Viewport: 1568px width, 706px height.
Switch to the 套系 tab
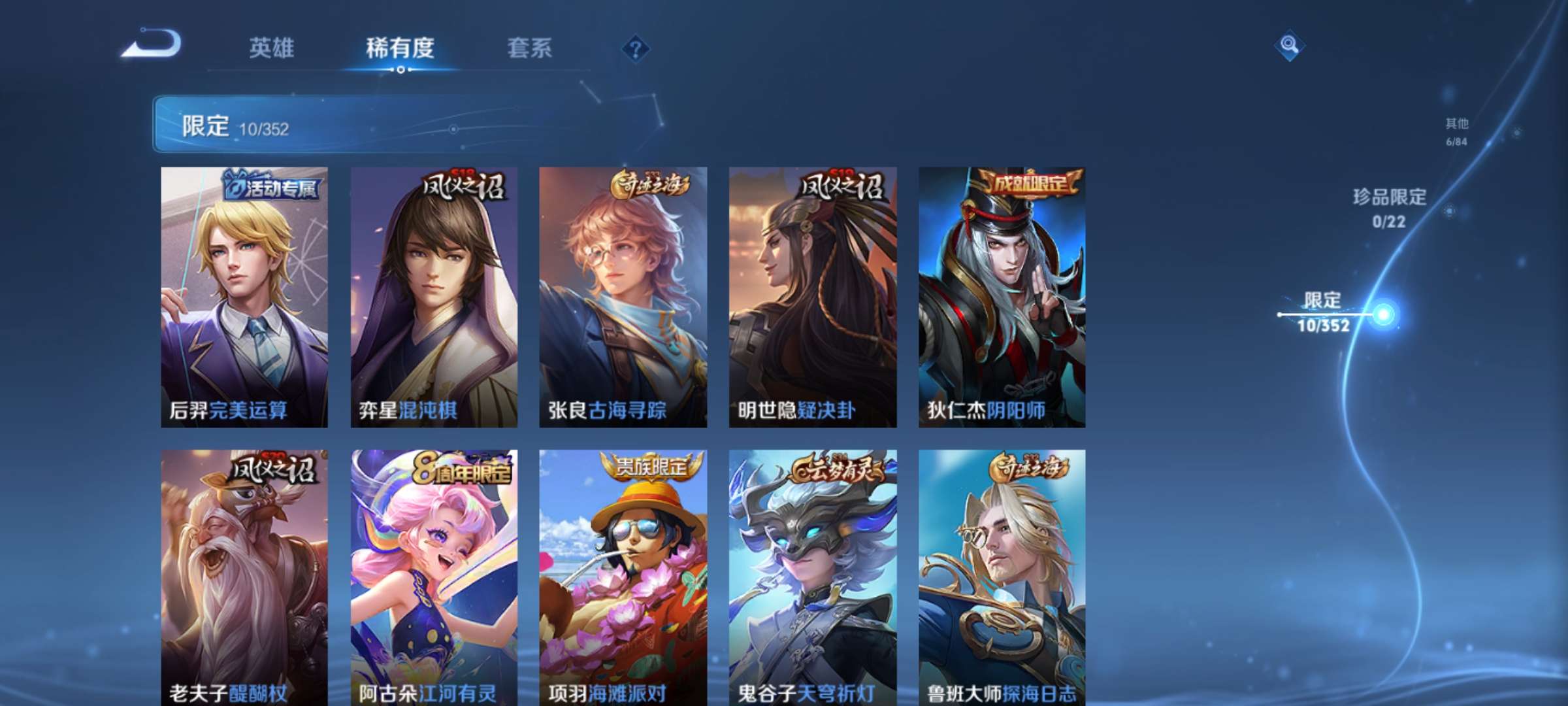tap(531, 49)
